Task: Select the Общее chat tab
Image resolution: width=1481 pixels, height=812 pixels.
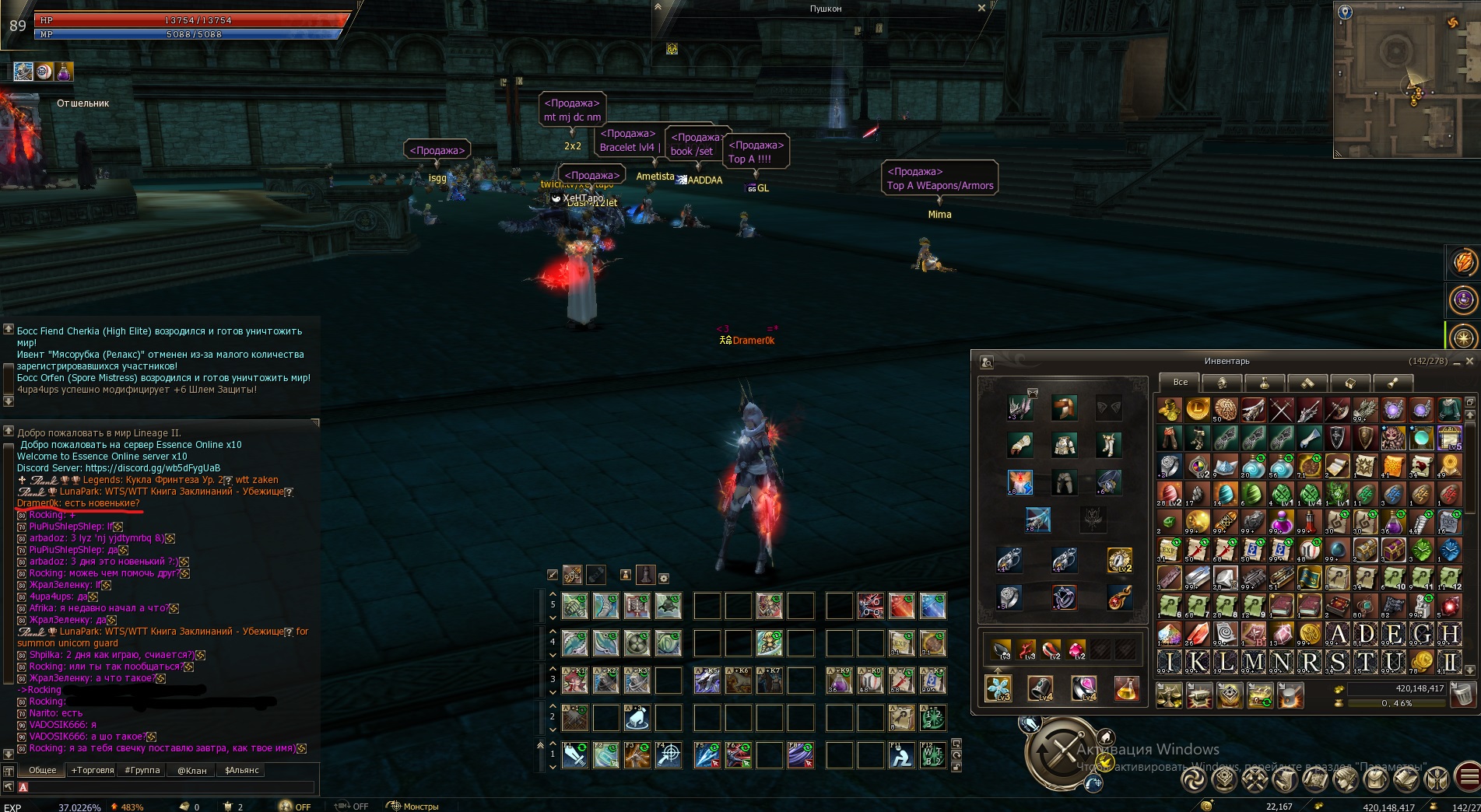Action: [x=43, y=770]
